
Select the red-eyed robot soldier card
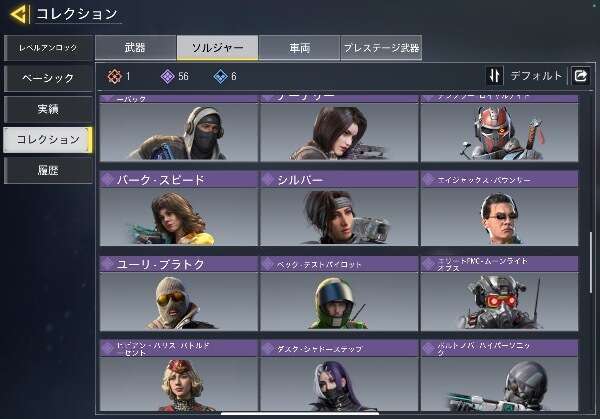click(x=499, y=293)
